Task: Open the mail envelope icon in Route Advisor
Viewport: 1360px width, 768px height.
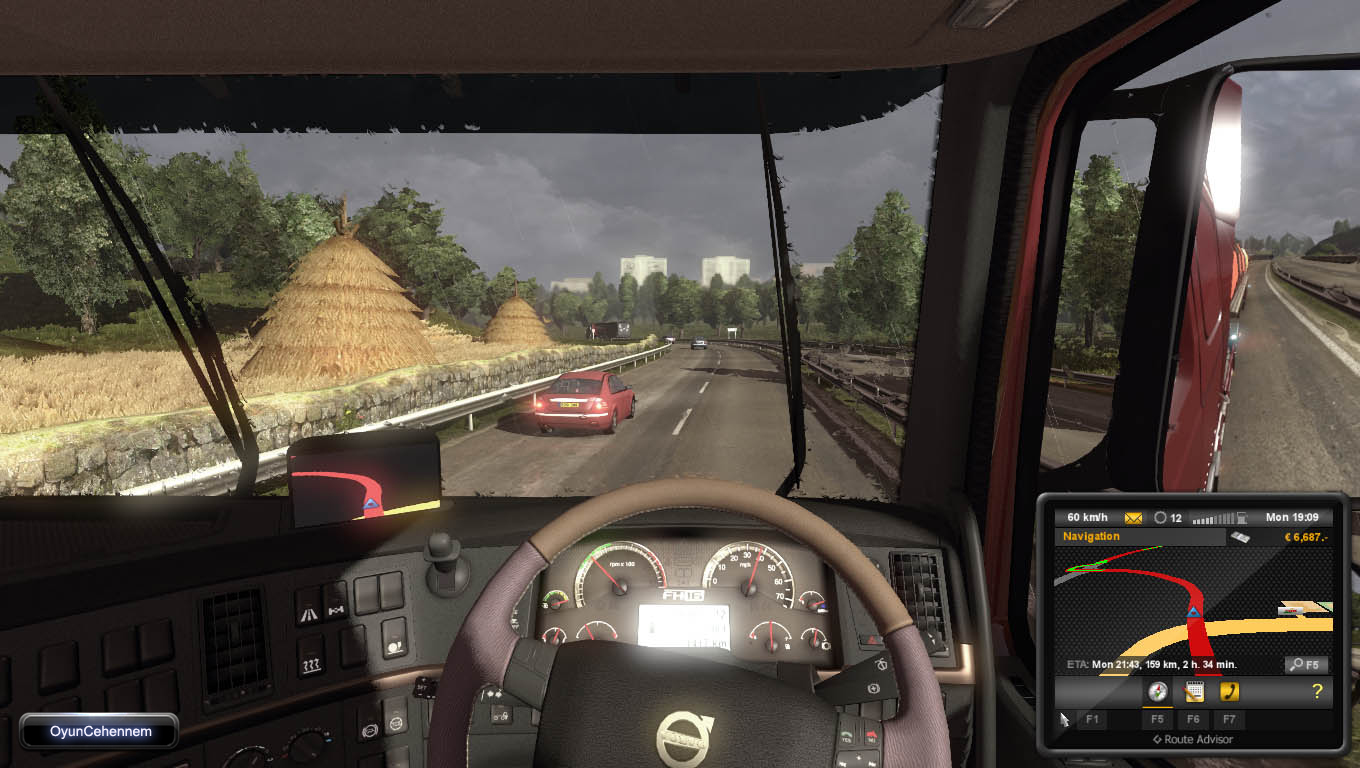Action: 1133,516
